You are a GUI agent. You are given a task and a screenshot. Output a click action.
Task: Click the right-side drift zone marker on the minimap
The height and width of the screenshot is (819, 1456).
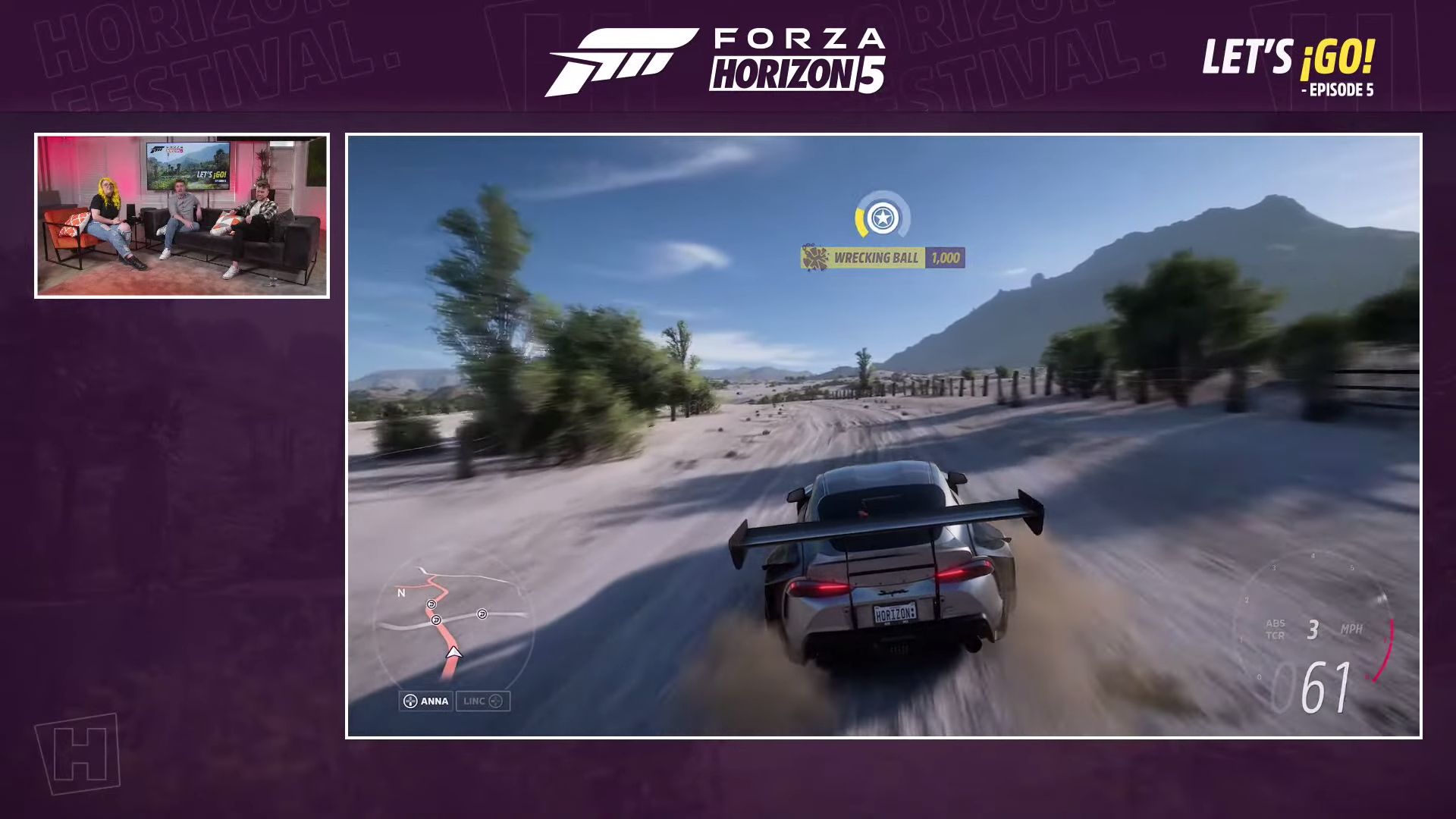(x=482, y=614)
